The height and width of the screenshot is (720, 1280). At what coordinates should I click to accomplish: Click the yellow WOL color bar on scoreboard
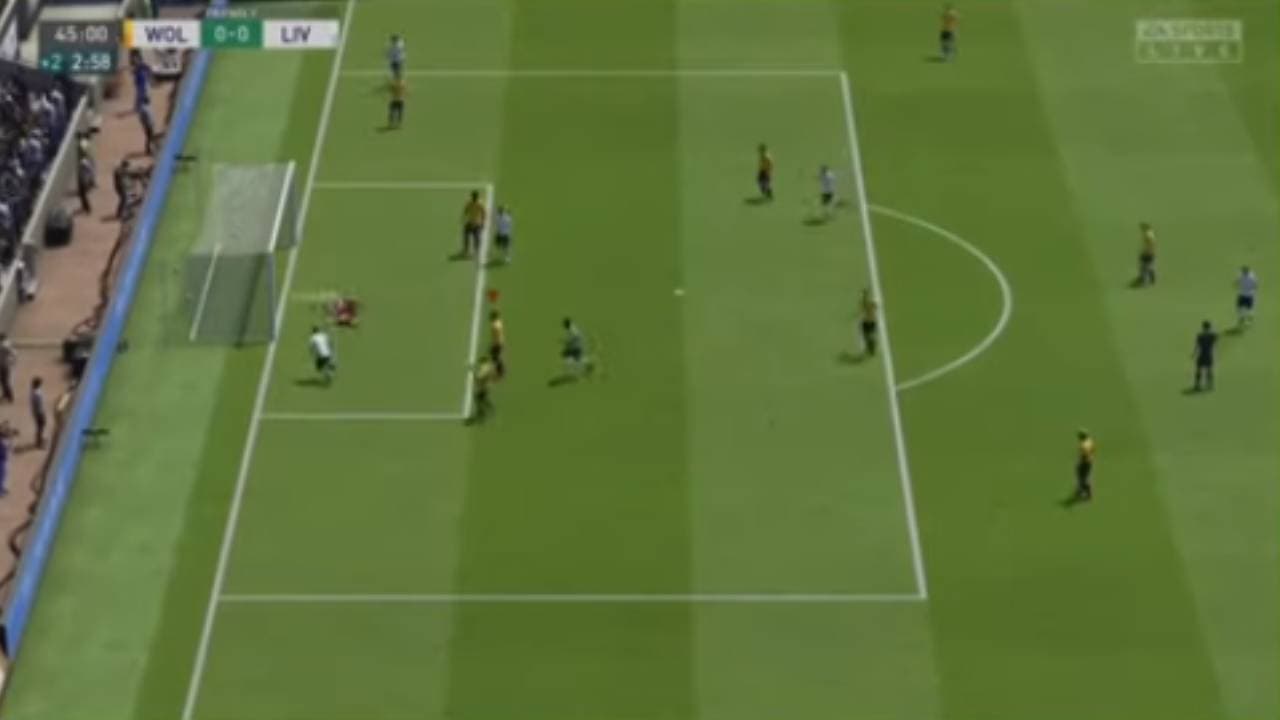(130, 33)
